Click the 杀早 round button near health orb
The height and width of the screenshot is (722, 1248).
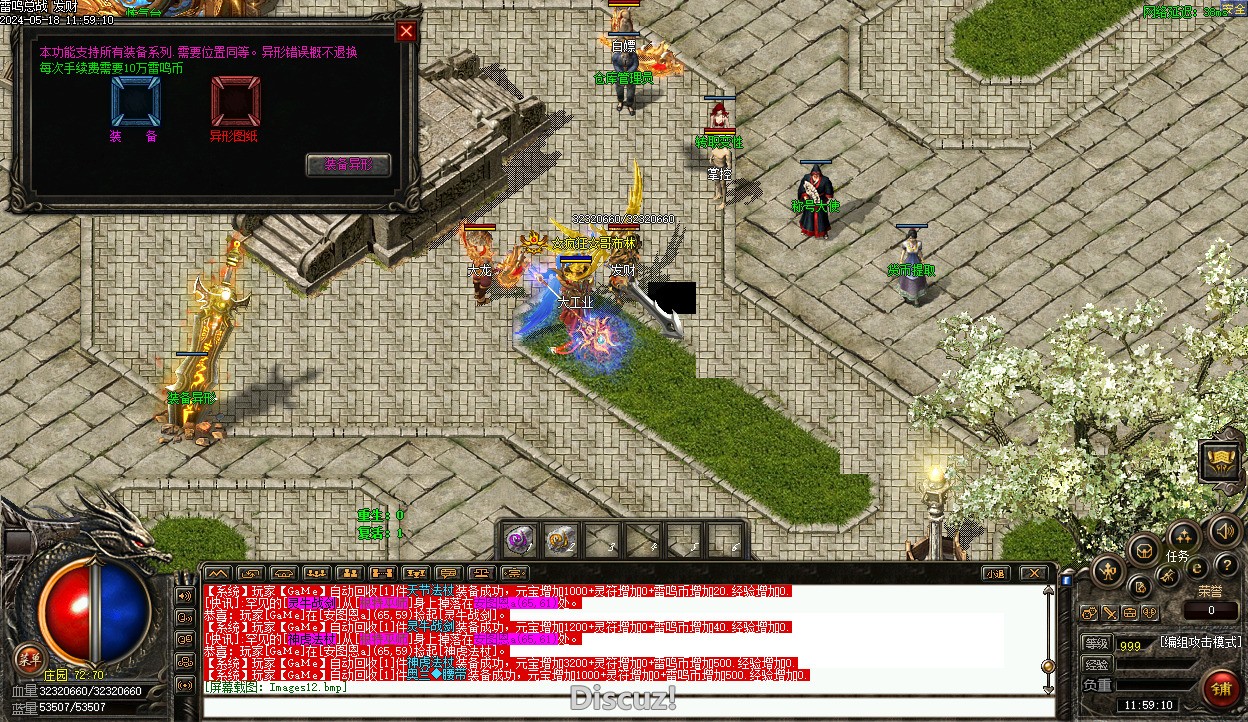[28, 657]
